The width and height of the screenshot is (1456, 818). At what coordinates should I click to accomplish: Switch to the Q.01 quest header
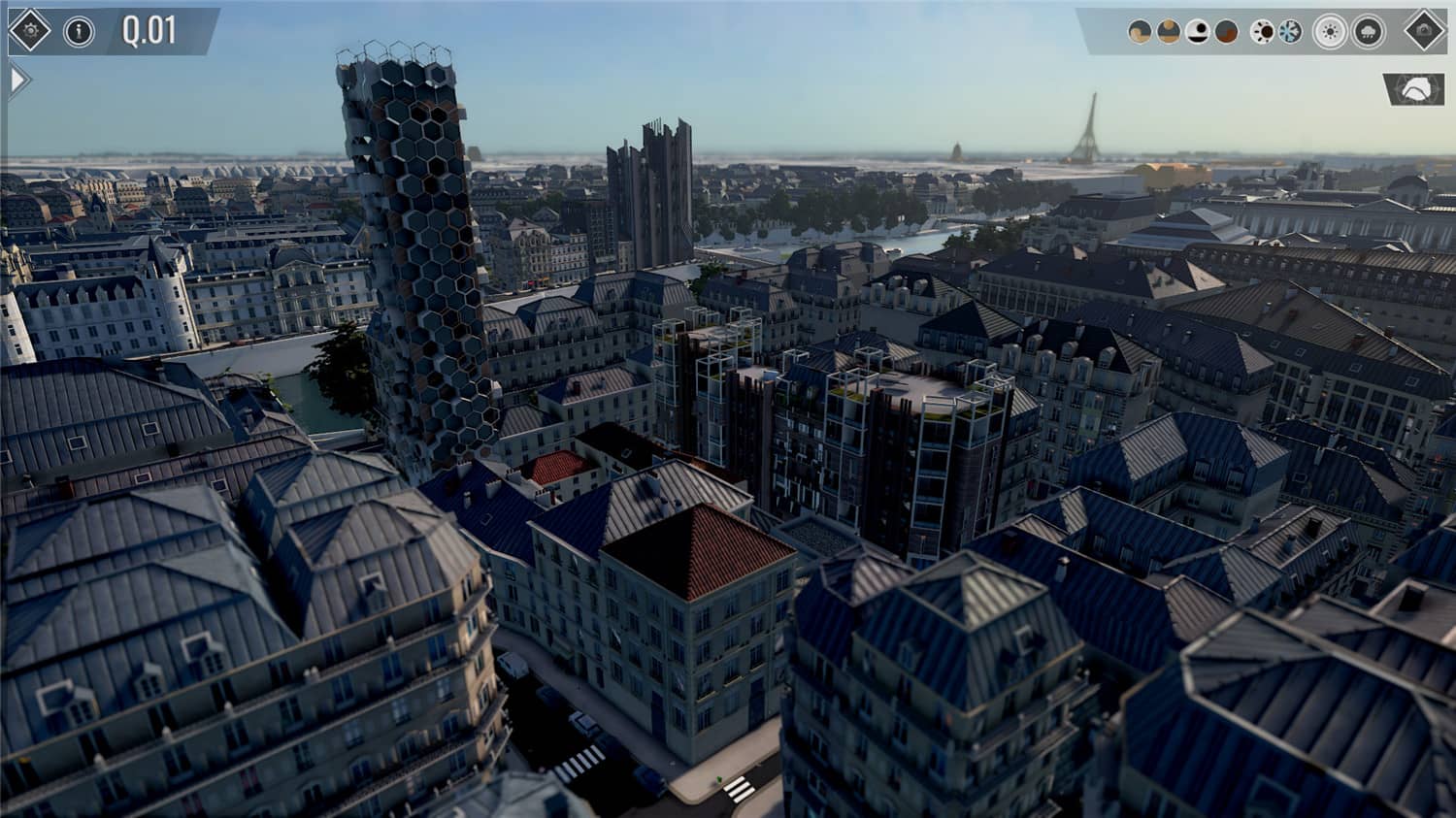tap(148, 28)
